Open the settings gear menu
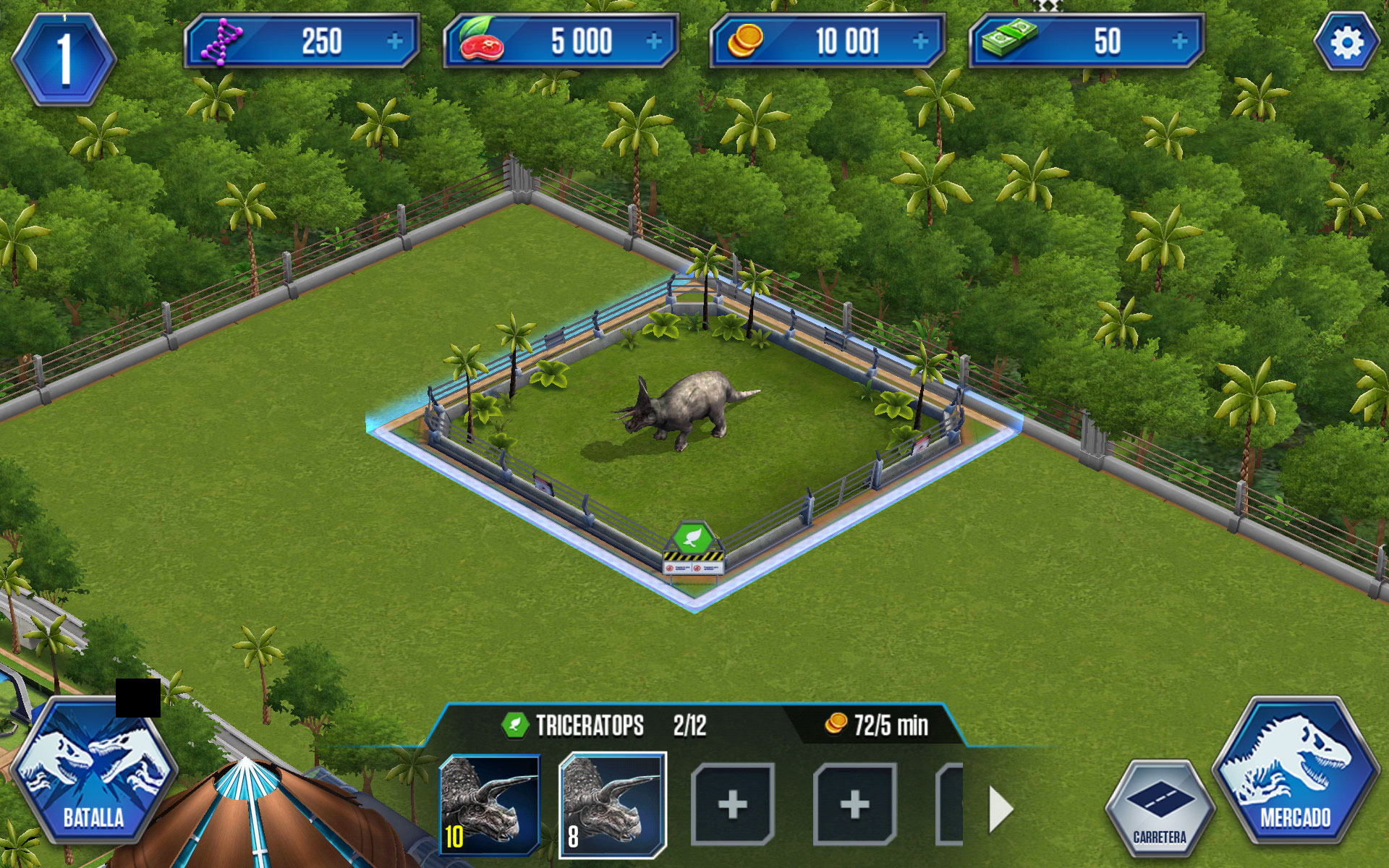1389x868 pixels. (1346, 43)
